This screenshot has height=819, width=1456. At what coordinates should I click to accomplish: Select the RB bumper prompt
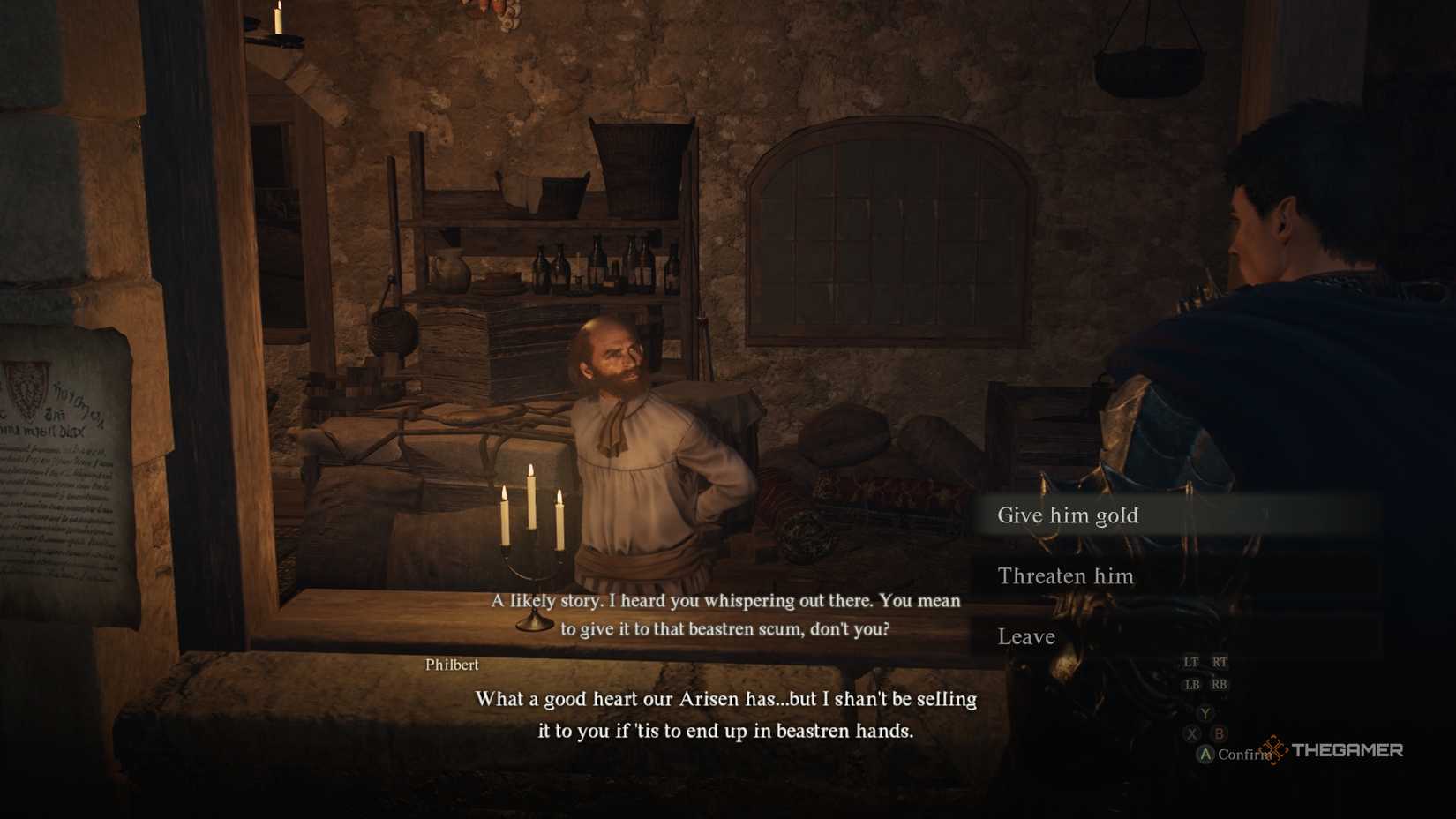[x=1219, y=685]
